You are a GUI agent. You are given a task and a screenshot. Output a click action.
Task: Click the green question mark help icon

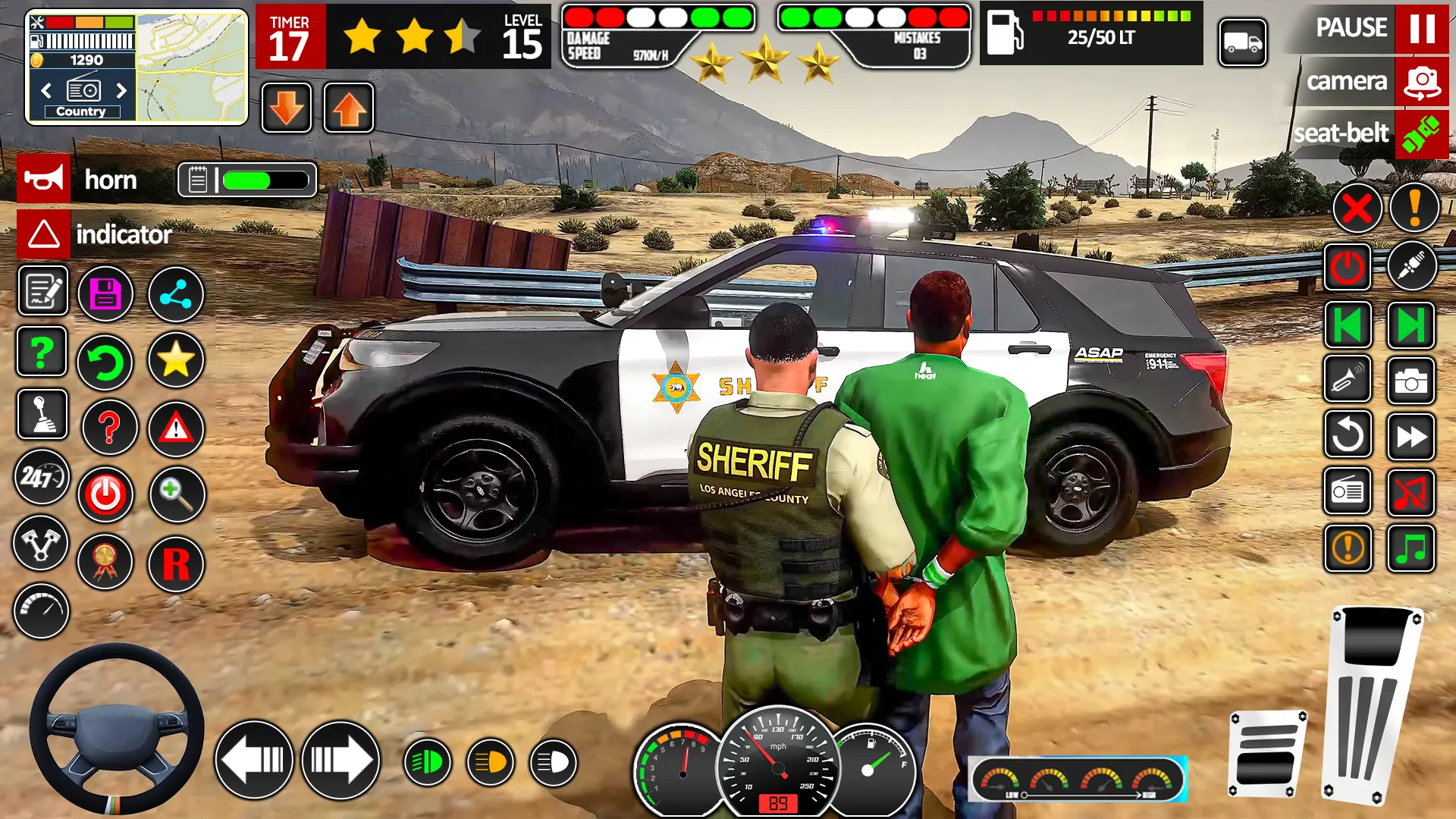[x=42, y=353]
